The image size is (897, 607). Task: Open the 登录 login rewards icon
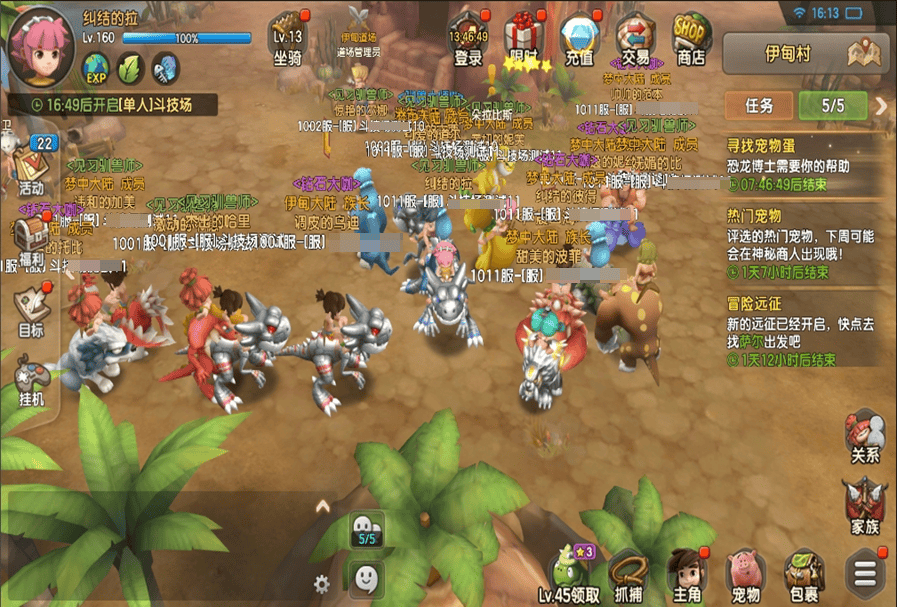[x=468, y=40]
